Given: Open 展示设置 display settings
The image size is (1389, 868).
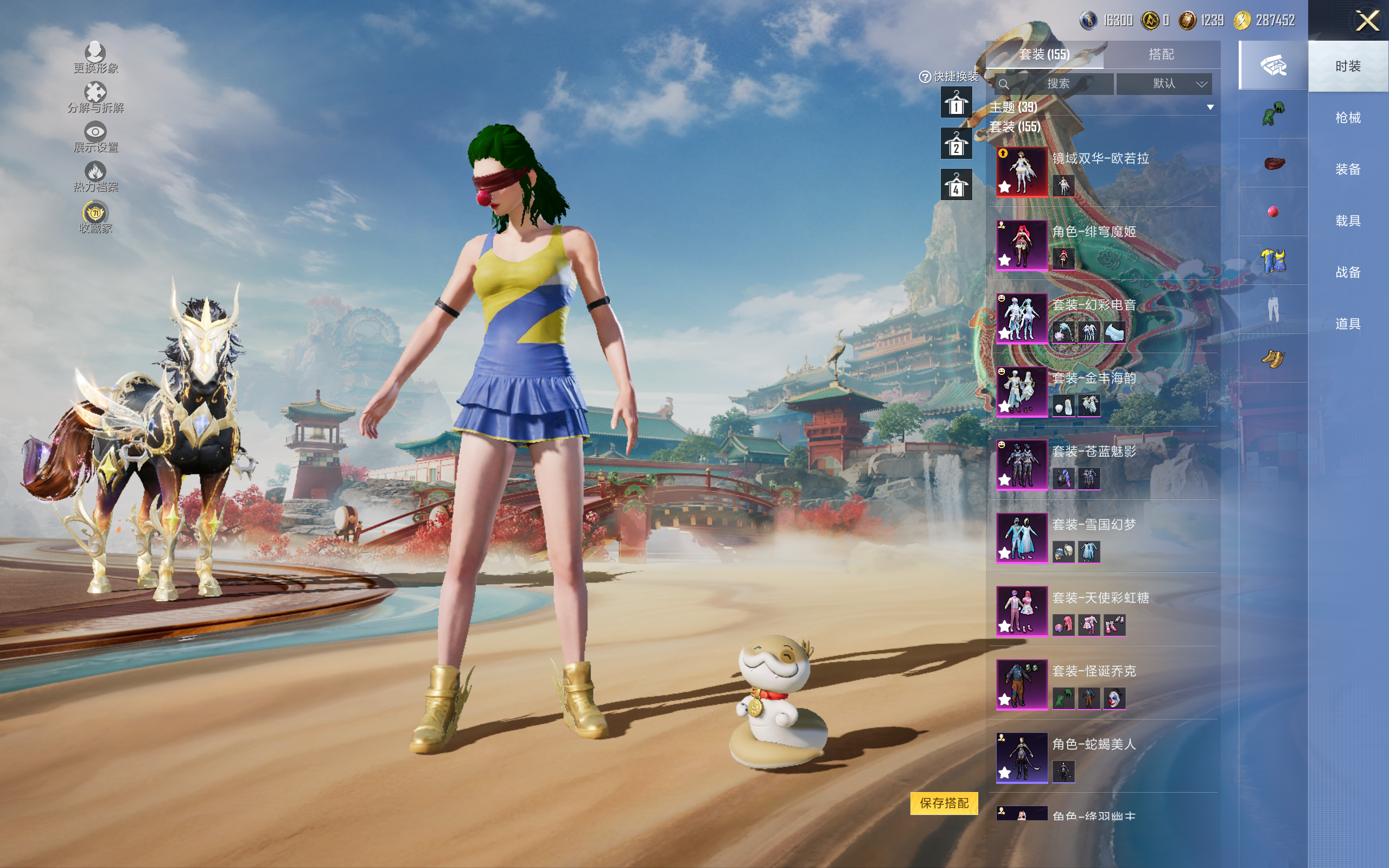Looking at the screenshot, I should (x=95, y=137).
